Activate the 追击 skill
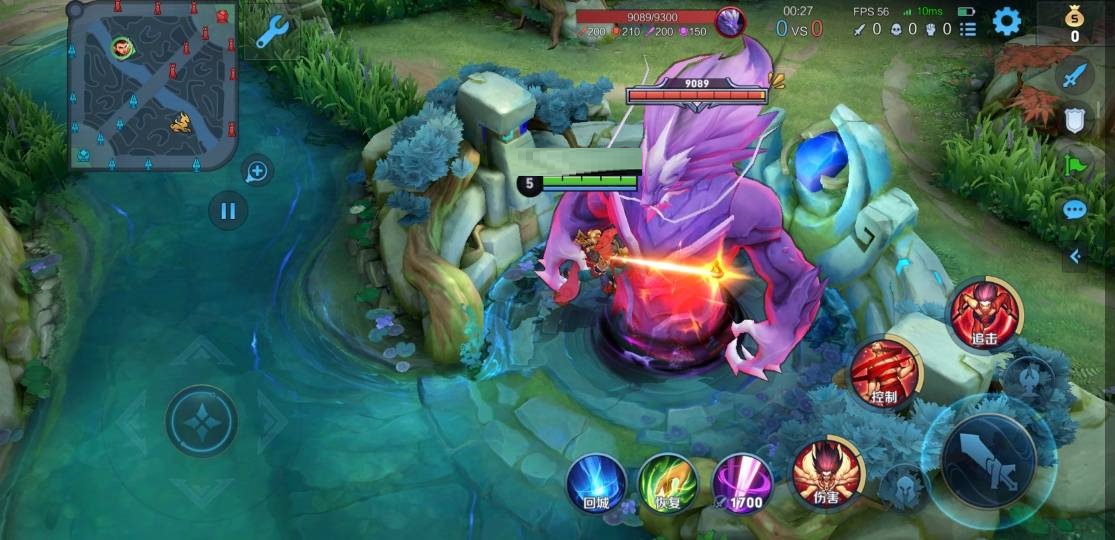The width and height of the screenshot is (1115, 540). coord(984,313)
